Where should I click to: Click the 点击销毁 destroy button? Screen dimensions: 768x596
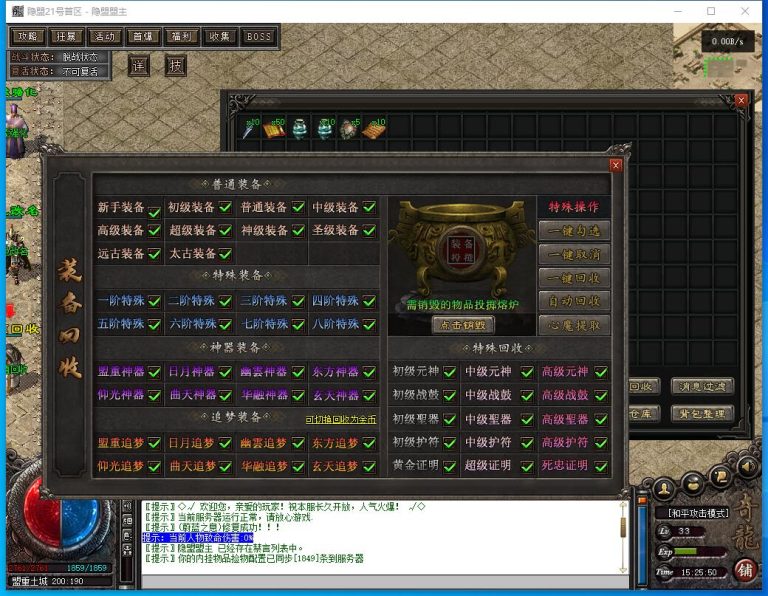click(463, 325)
